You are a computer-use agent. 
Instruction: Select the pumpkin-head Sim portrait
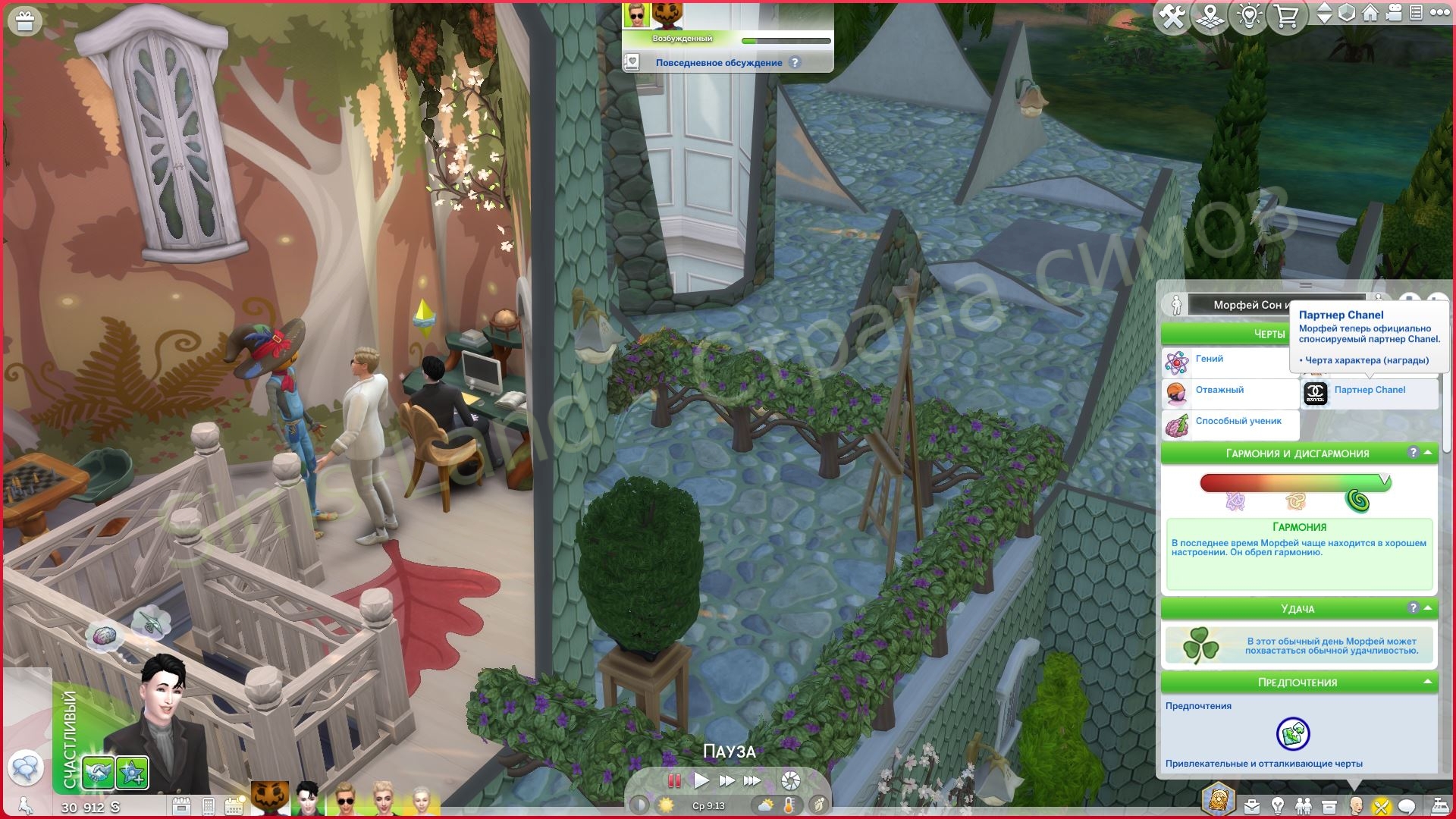270,799
